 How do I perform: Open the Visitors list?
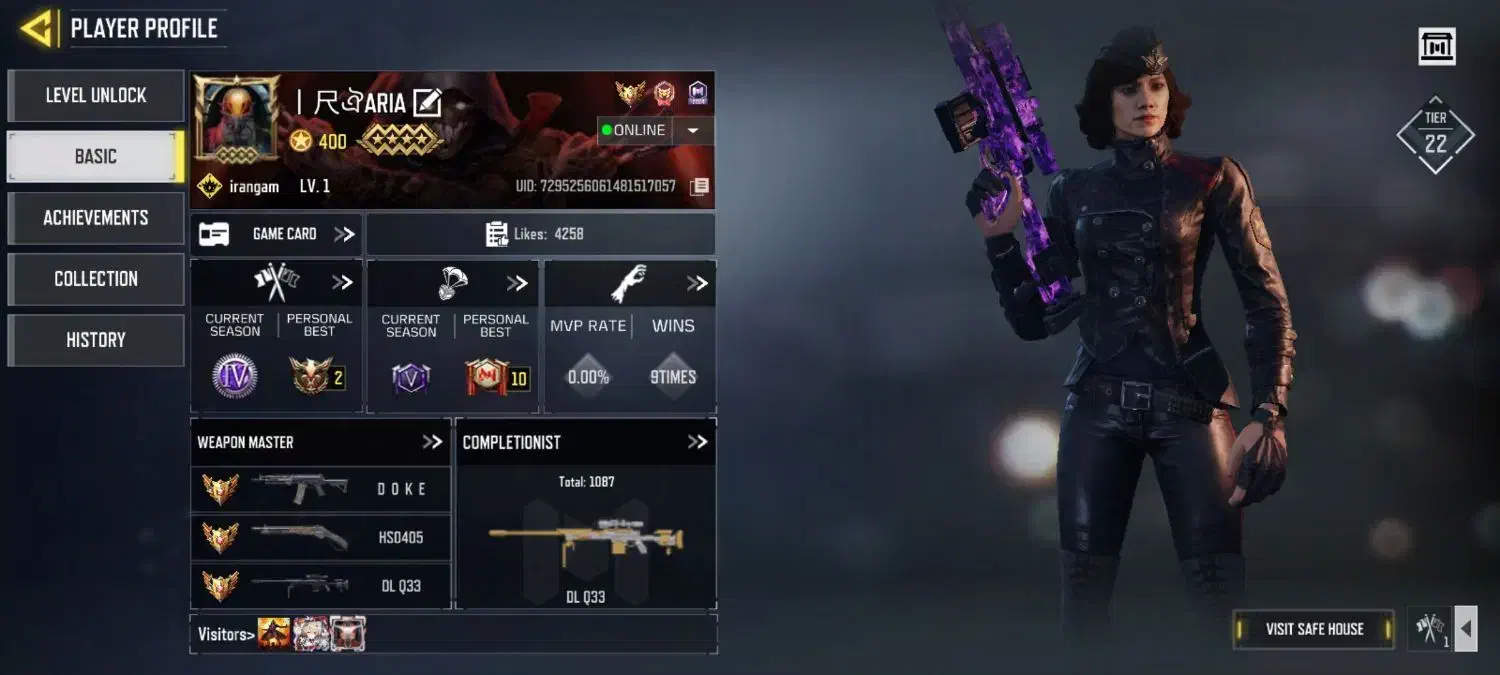pyautogui.click(x=224, y=634)
